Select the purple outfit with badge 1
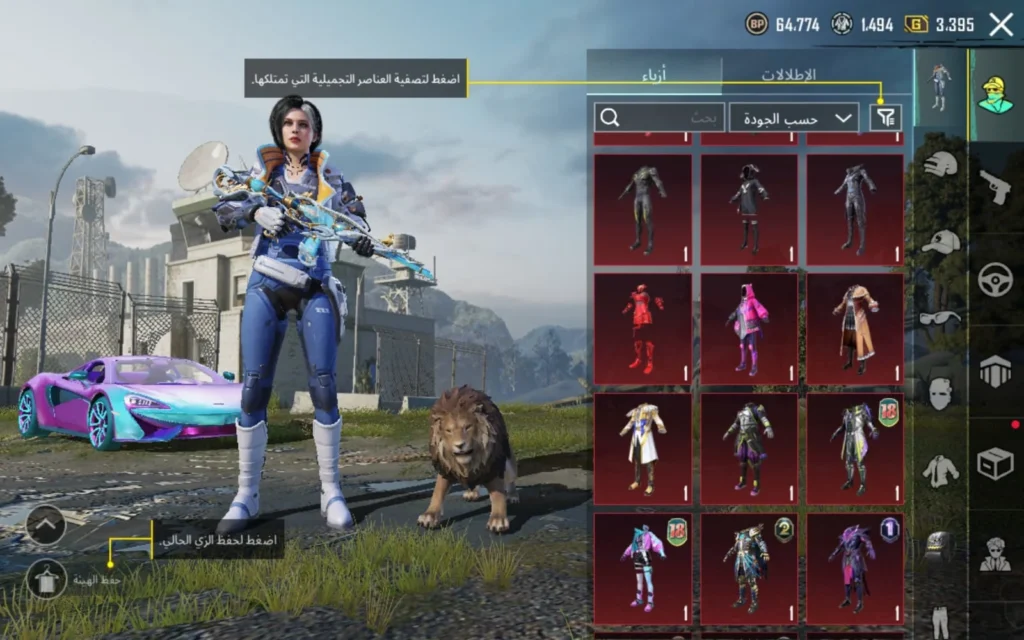 pyautogui.click(x=855, y=568)
